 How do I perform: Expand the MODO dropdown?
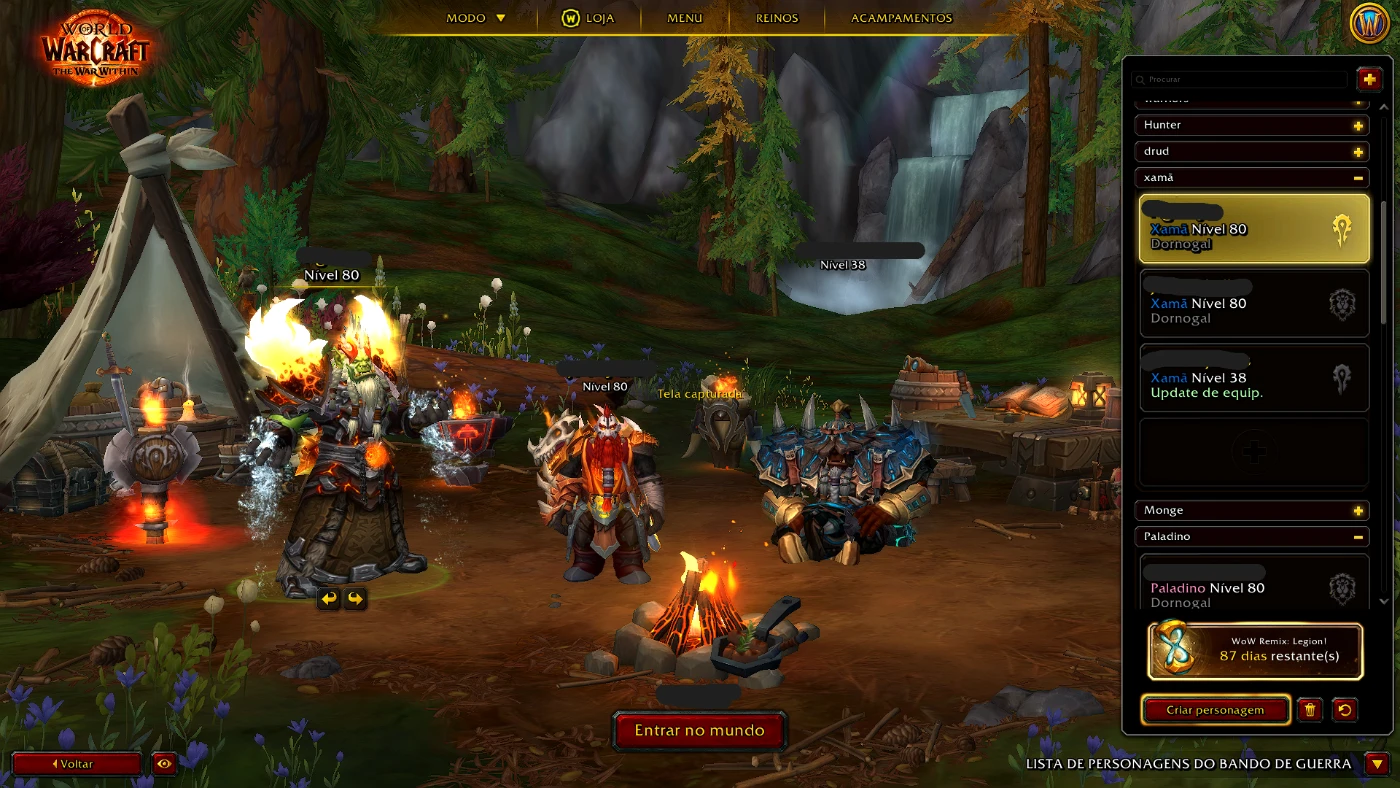pyautogui.click(x=476, y=17)
